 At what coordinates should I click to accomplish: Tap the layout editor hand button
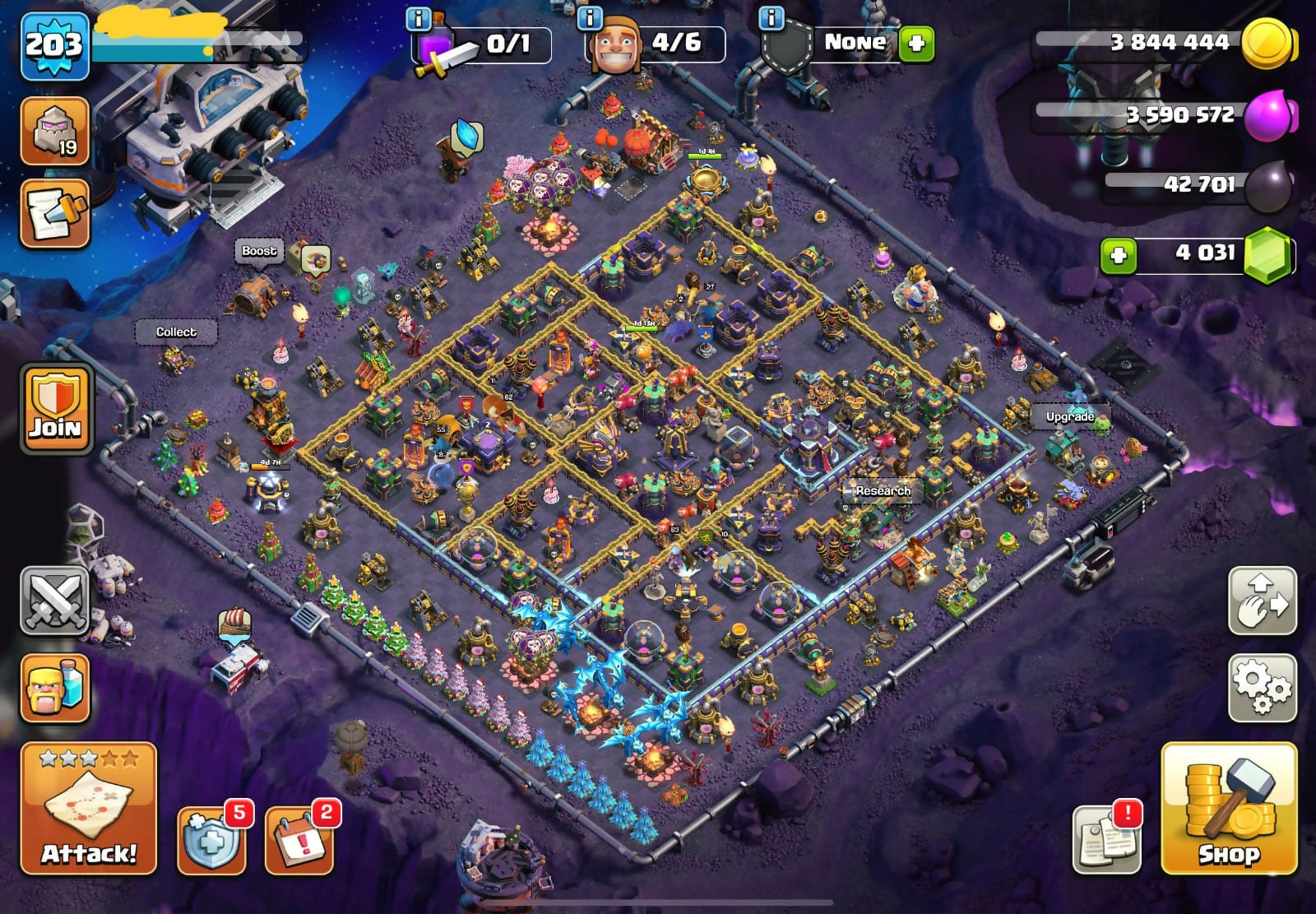coord(1262,601)
